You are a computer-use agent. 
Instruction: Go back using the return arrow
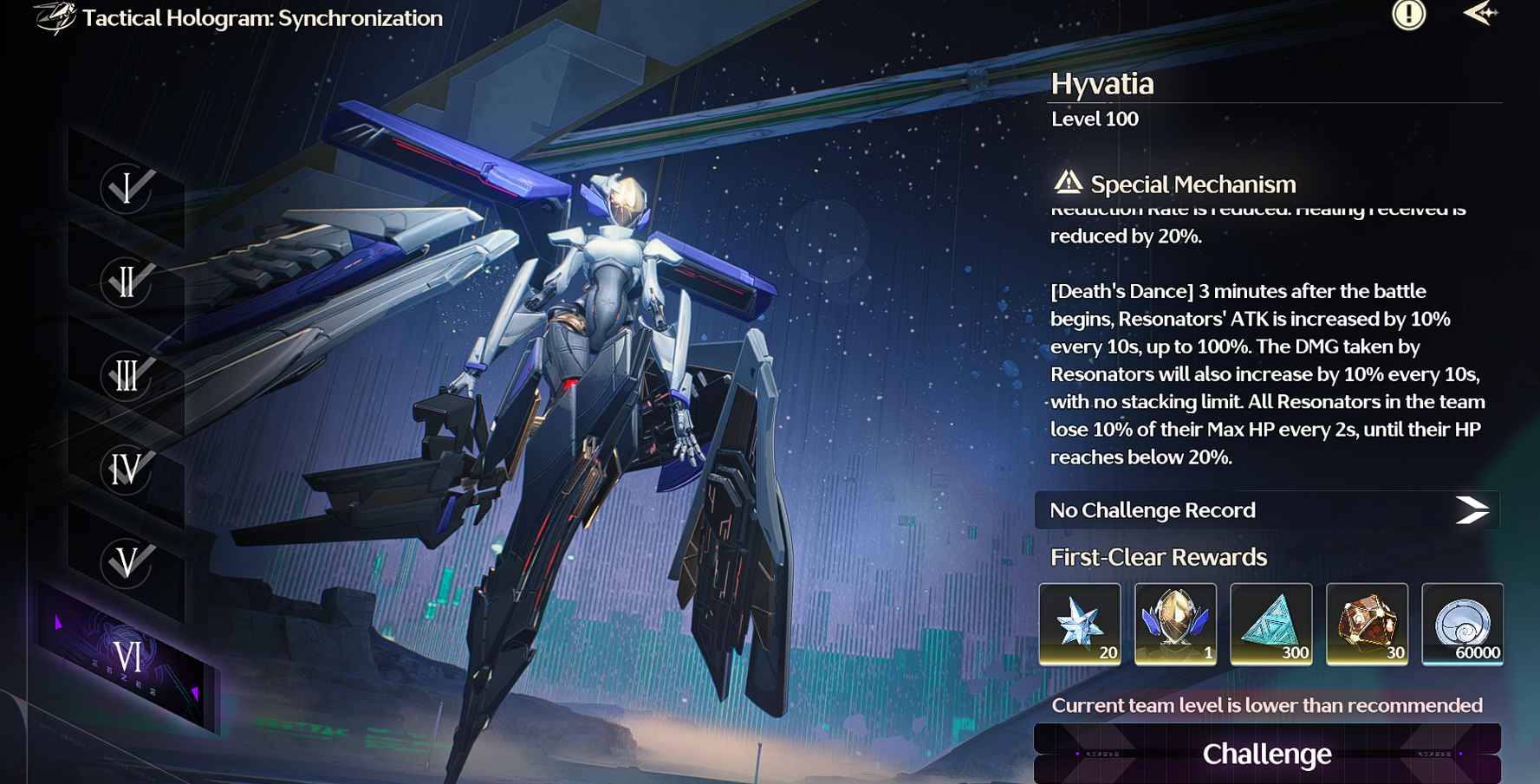point(1480,14)
